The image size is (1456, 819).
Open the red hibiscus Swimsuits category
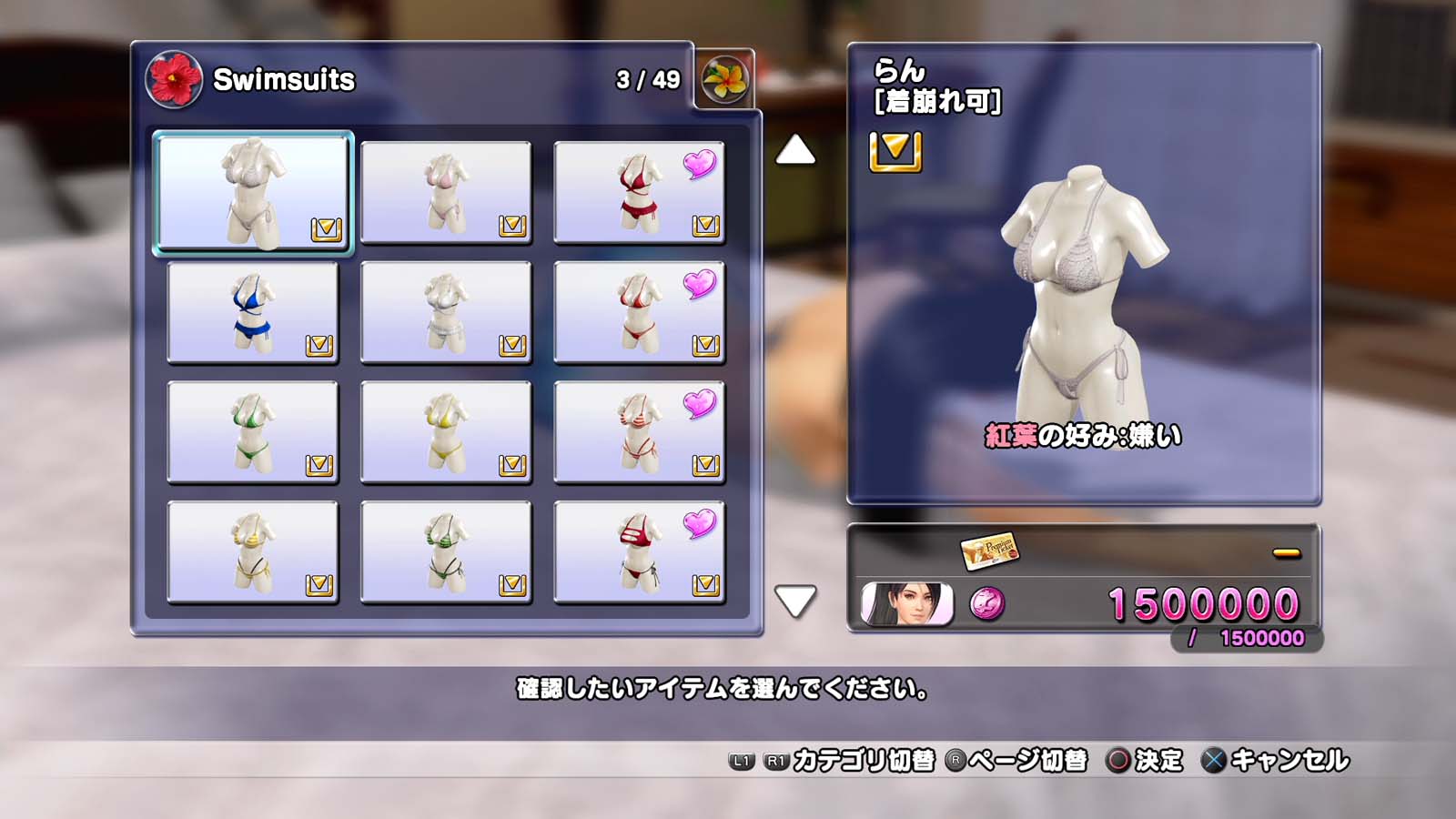click(x=174, y=79)
